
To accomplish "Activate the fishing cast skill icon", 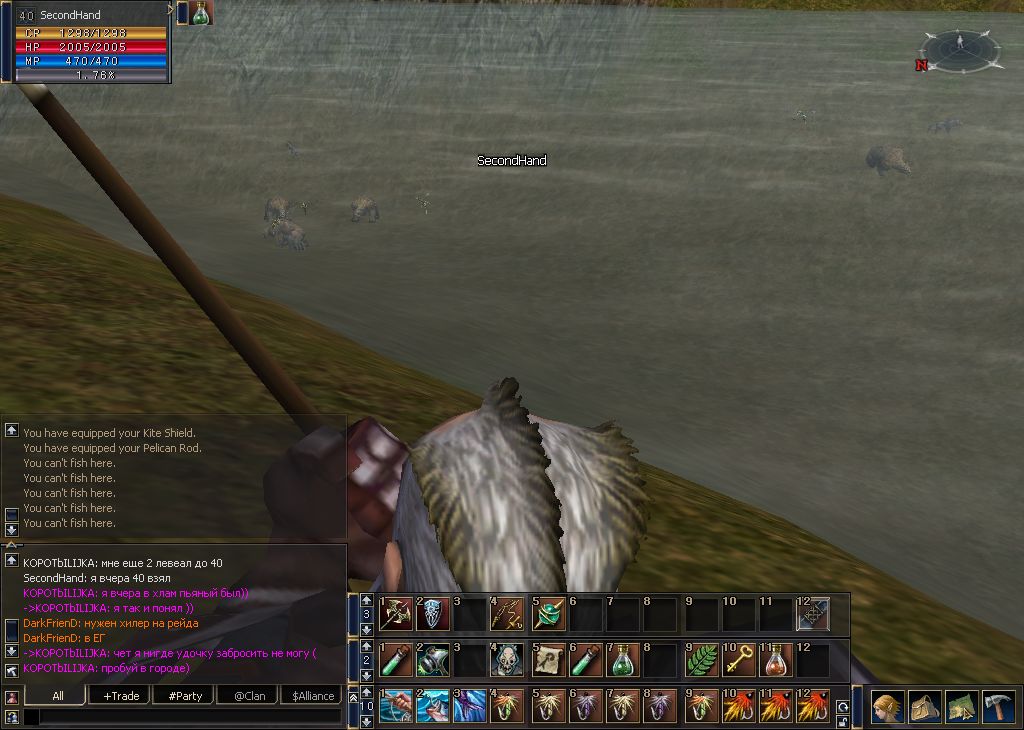I will click(396, 706).
